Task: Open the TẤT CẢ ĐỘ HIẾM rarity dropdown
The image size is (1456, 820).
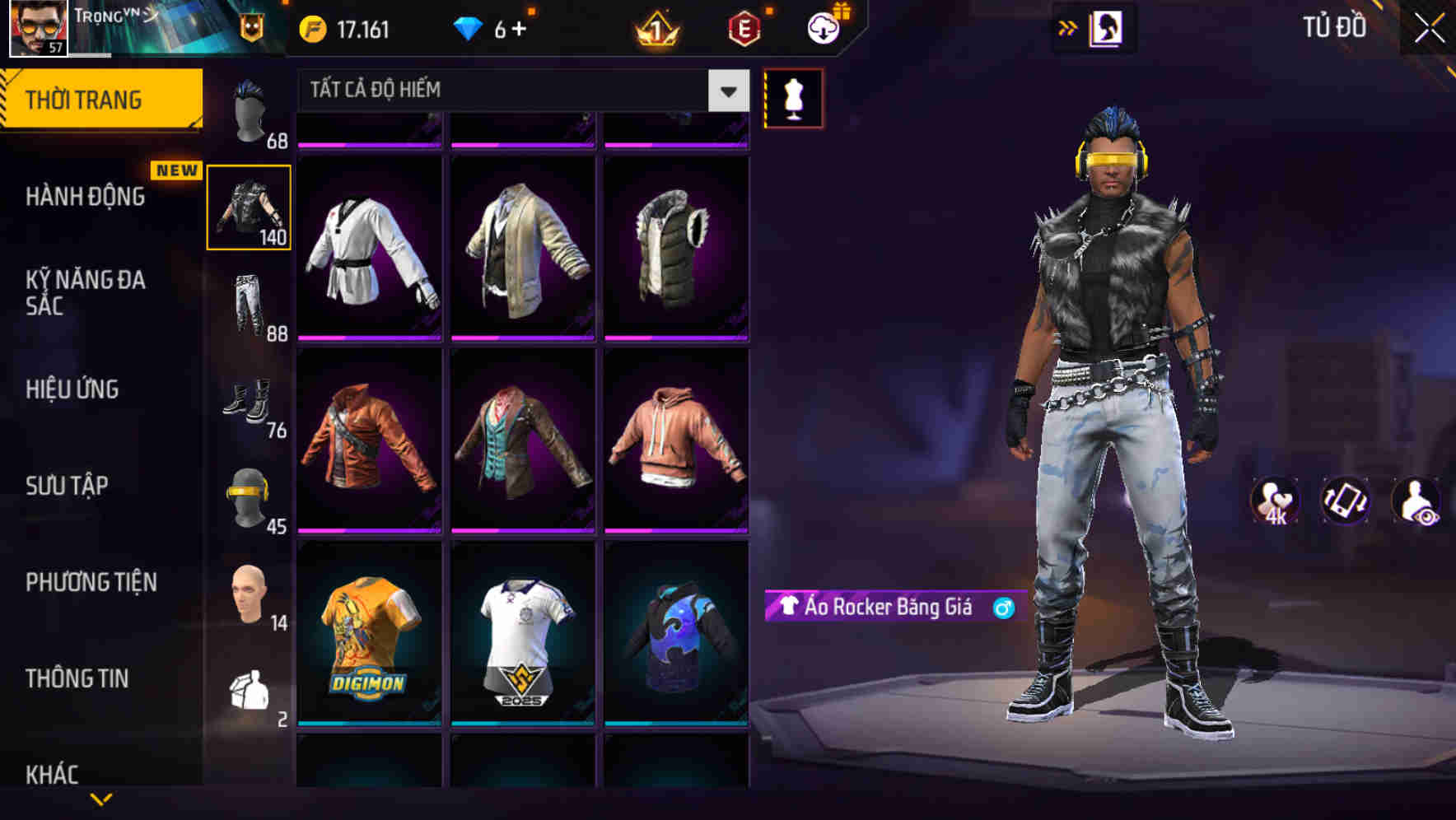Action: coord(511,91)
